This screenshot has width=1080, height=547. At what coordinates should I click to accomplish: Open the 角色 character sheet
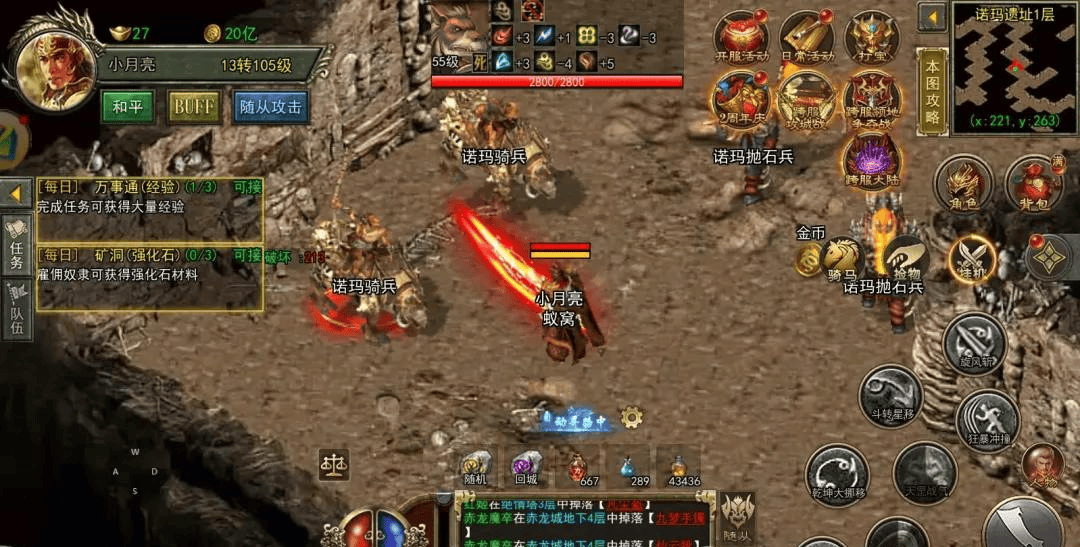pos(962,183)
